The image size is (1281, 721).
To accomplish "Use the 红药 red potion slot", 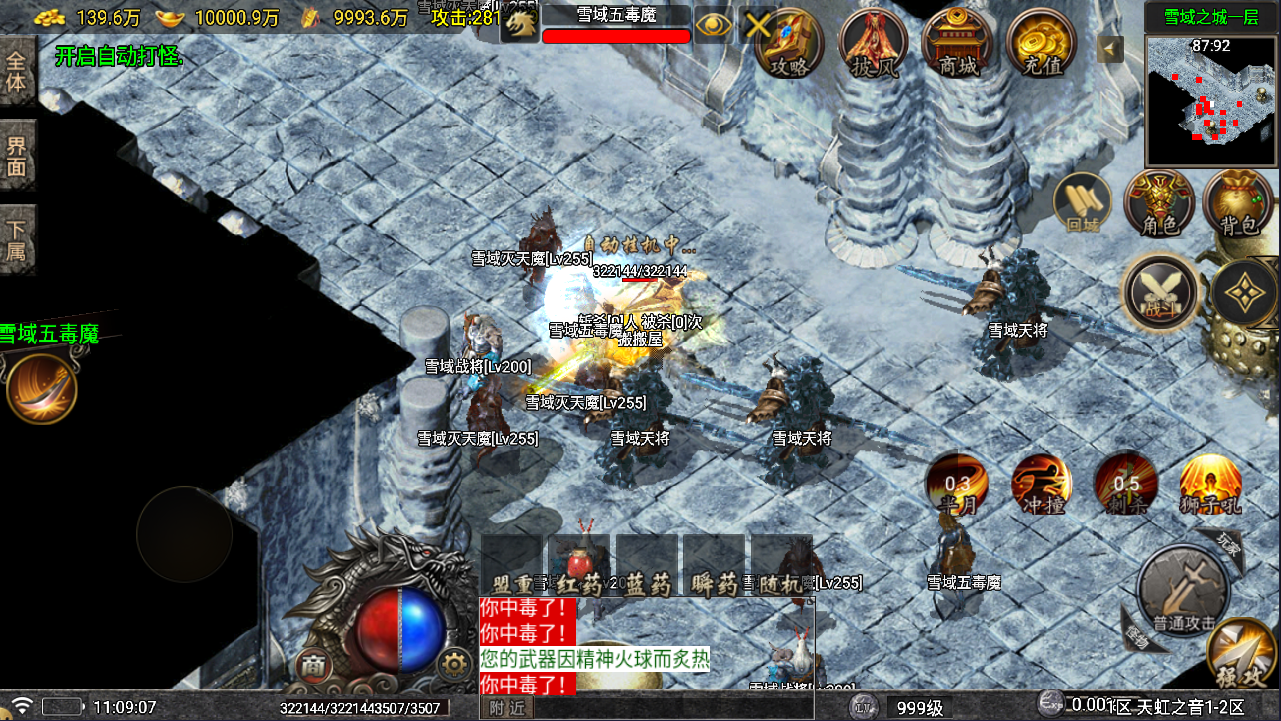I will (x=580, y=566).
